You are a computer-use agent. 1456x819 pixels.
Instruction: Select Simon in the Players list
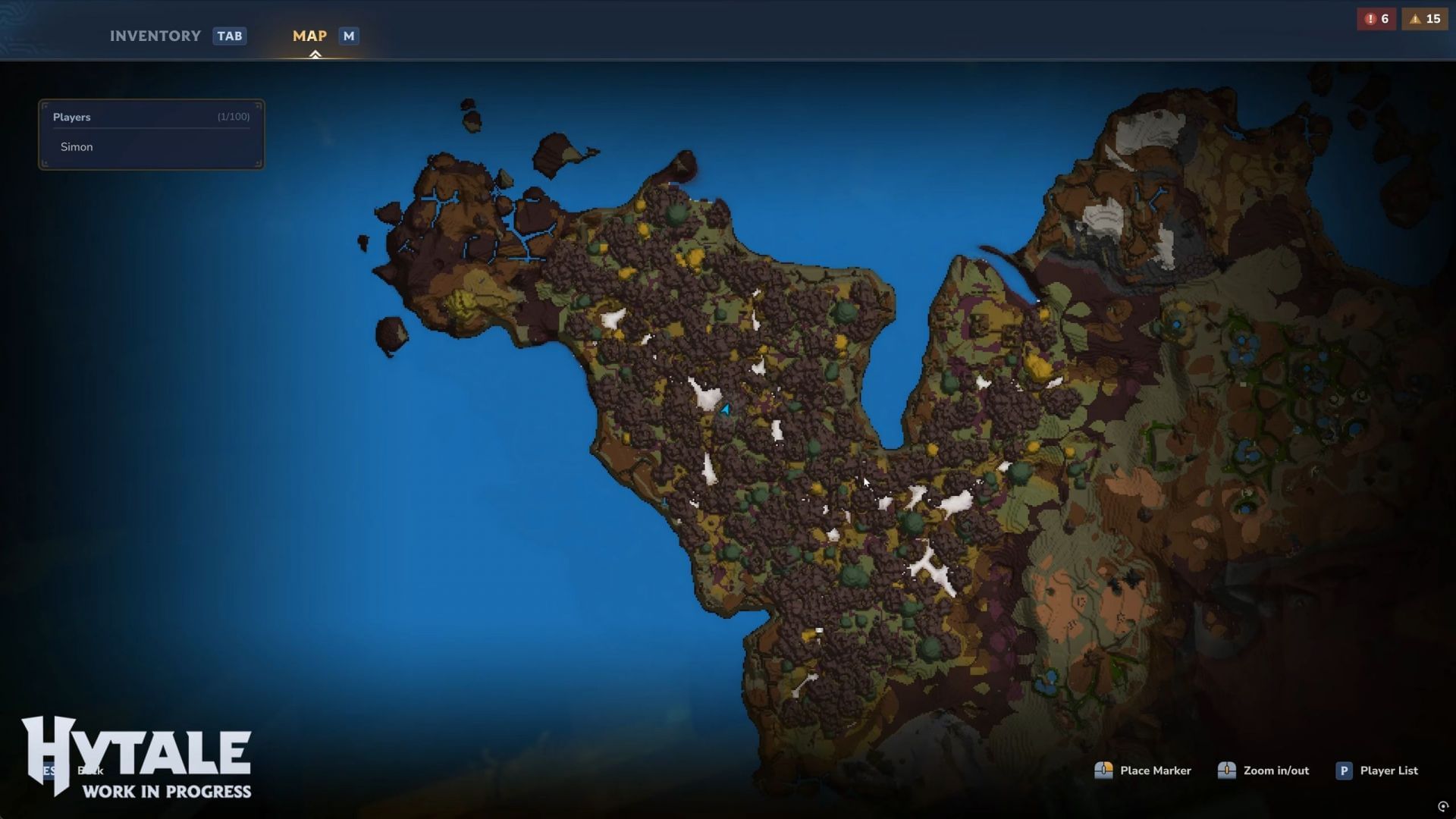77,146
